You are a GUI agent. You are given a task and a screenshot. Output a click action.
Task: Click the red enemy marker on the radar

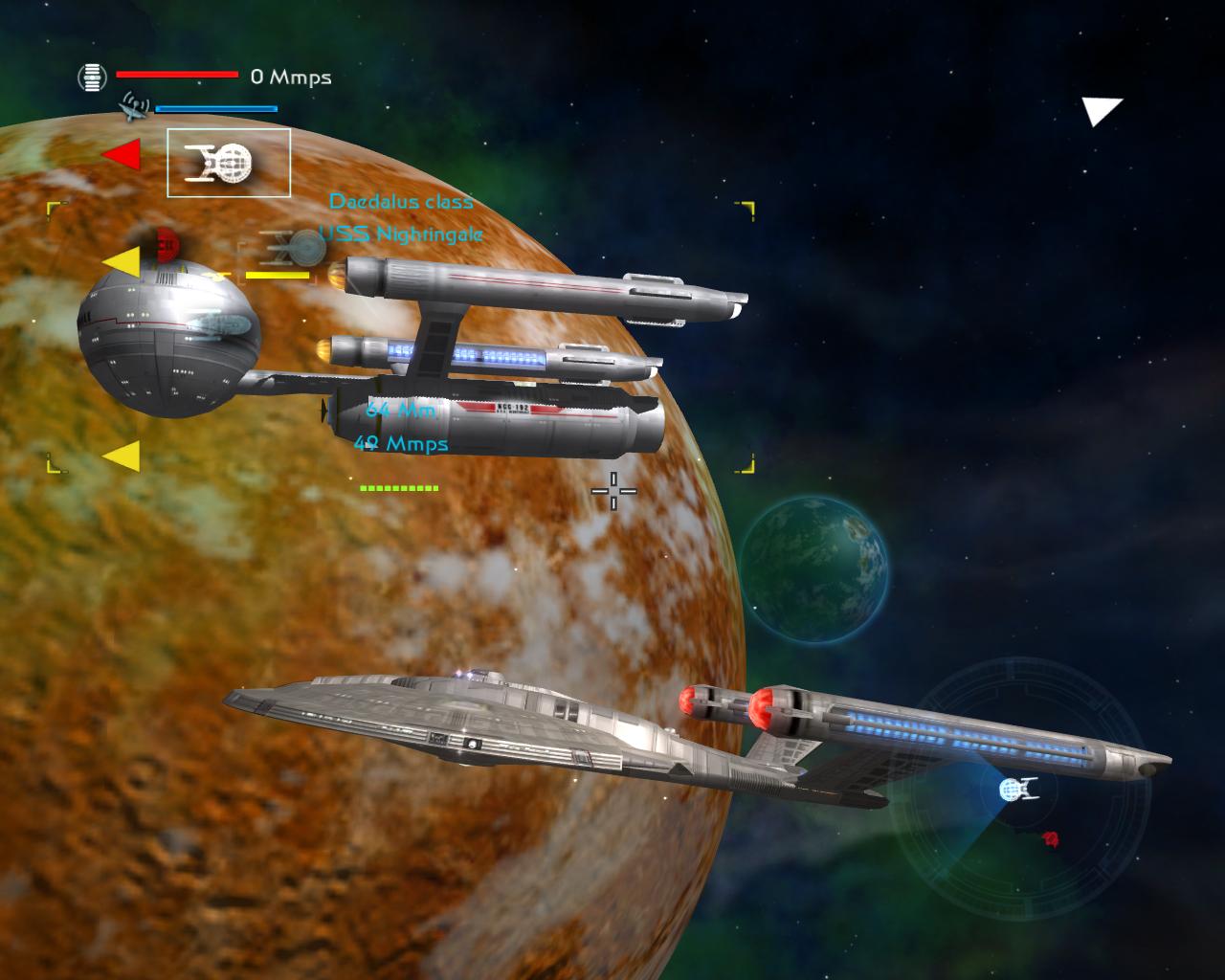[x=1051, y=839]
